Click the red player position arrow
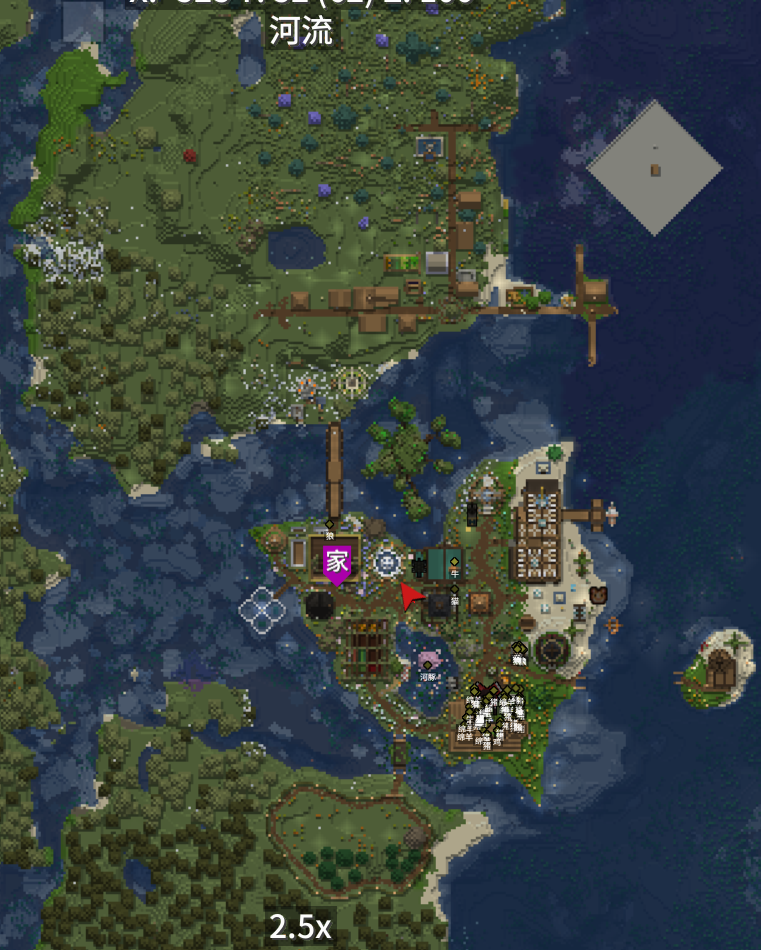Image resolution: width=761 pixels, height=950 pixels. pos(411,597)
